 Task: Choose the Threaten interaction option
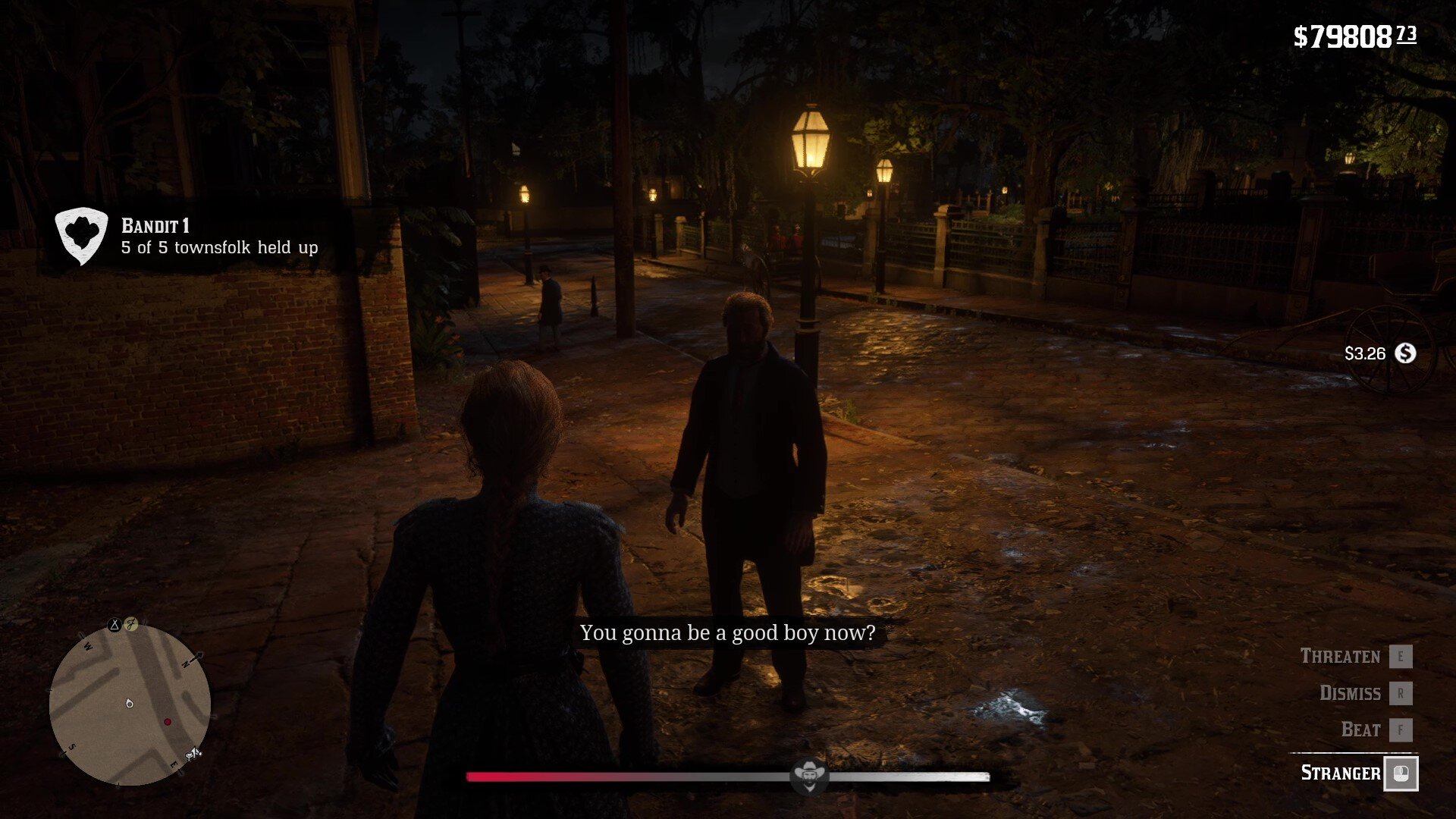click(x=1341, y=656)
